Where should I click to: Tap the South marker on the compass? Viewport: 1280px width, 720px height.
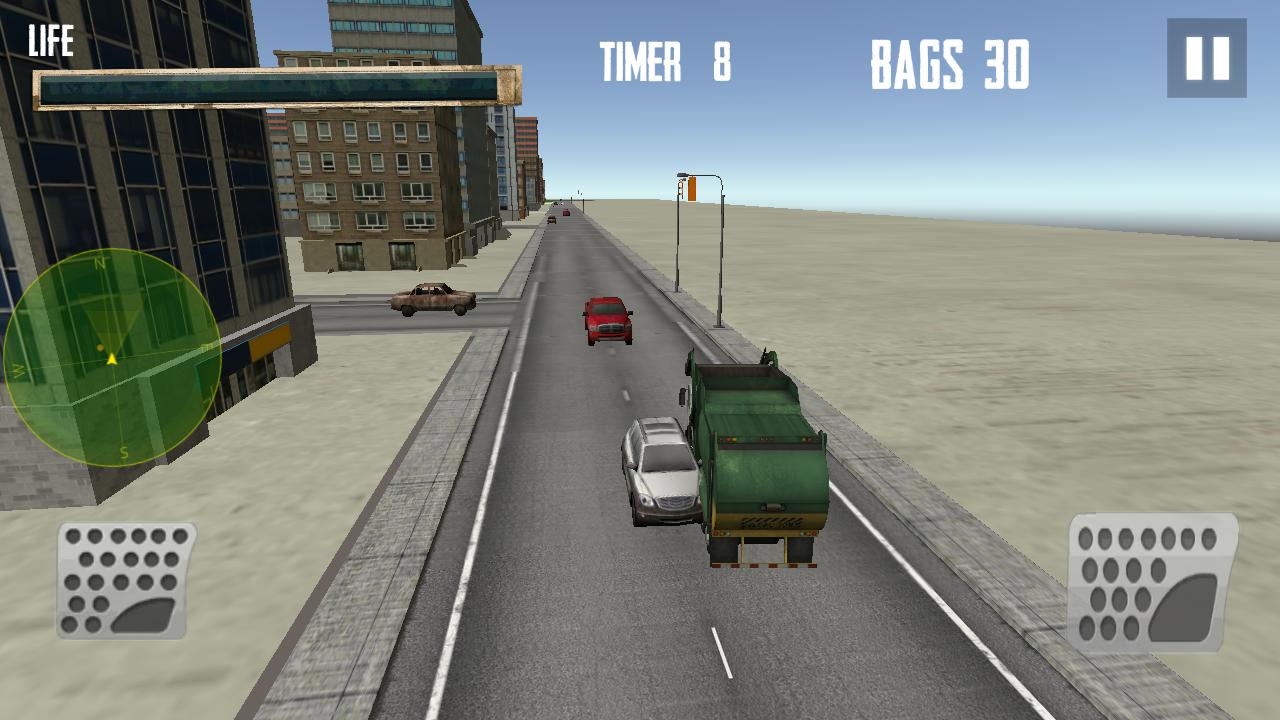click(x=123, y=450)
